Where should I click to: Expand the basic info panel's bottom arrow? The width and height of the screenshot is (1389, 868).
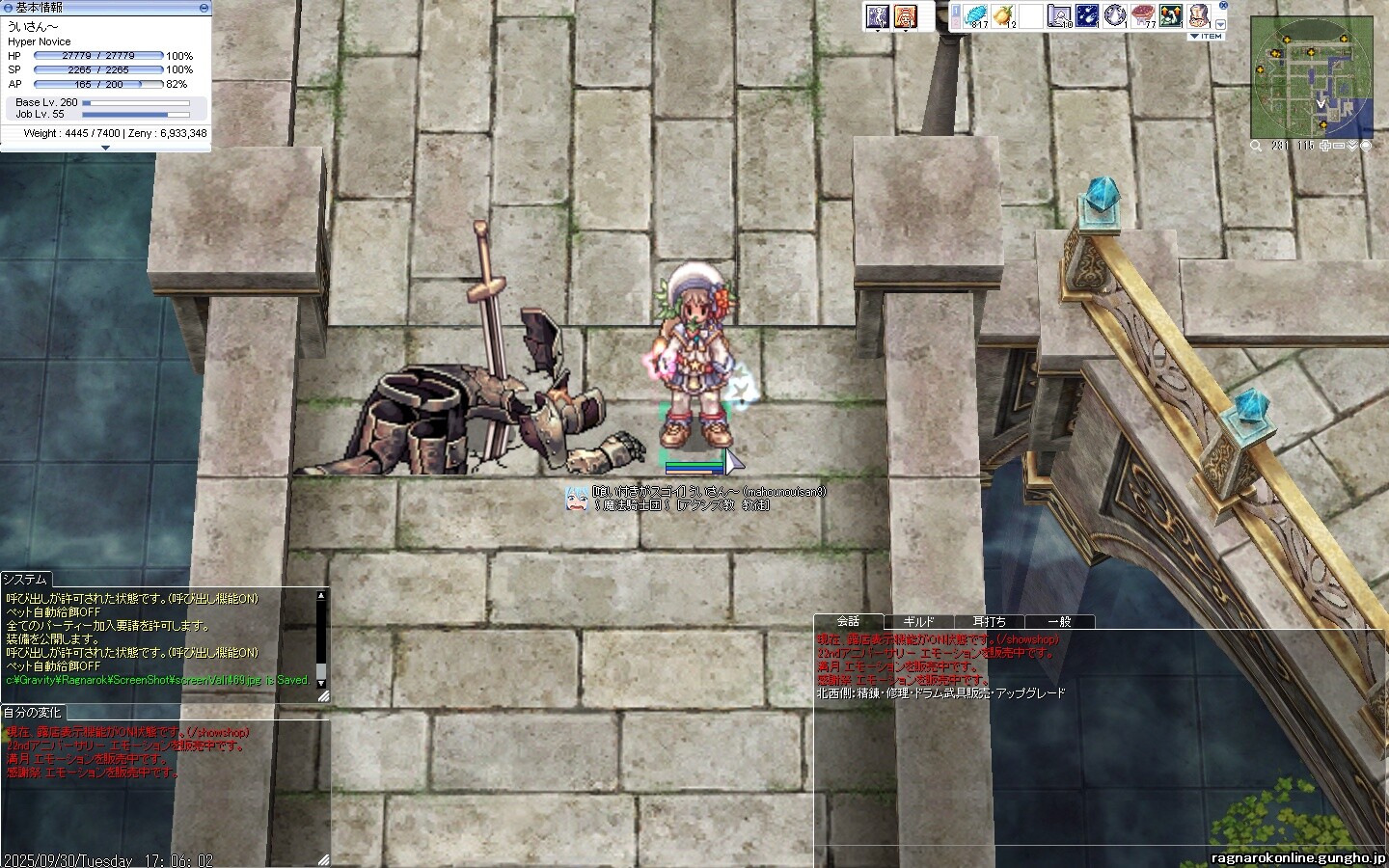105,148
